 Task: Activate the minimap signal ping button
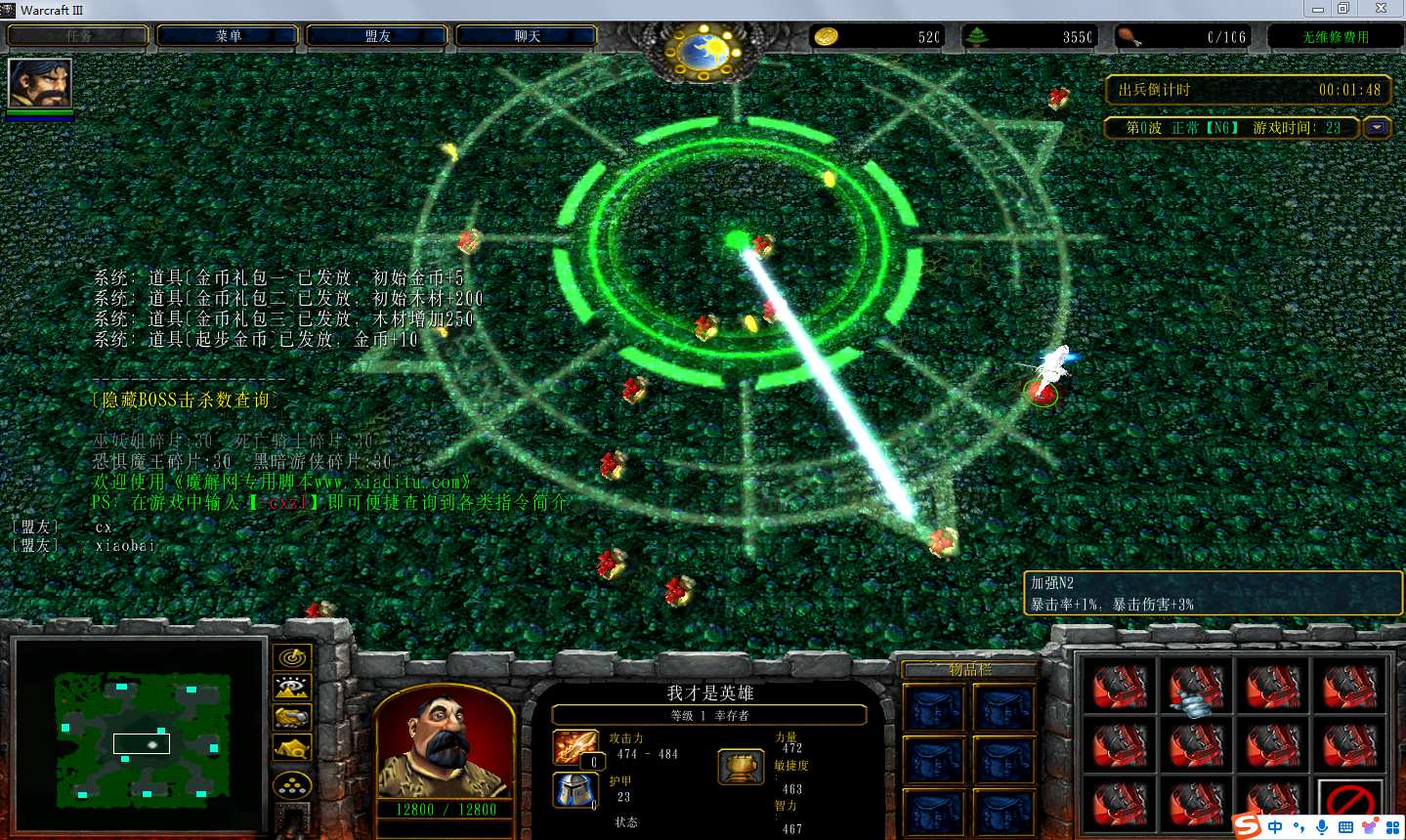click(x=292, y=657)
